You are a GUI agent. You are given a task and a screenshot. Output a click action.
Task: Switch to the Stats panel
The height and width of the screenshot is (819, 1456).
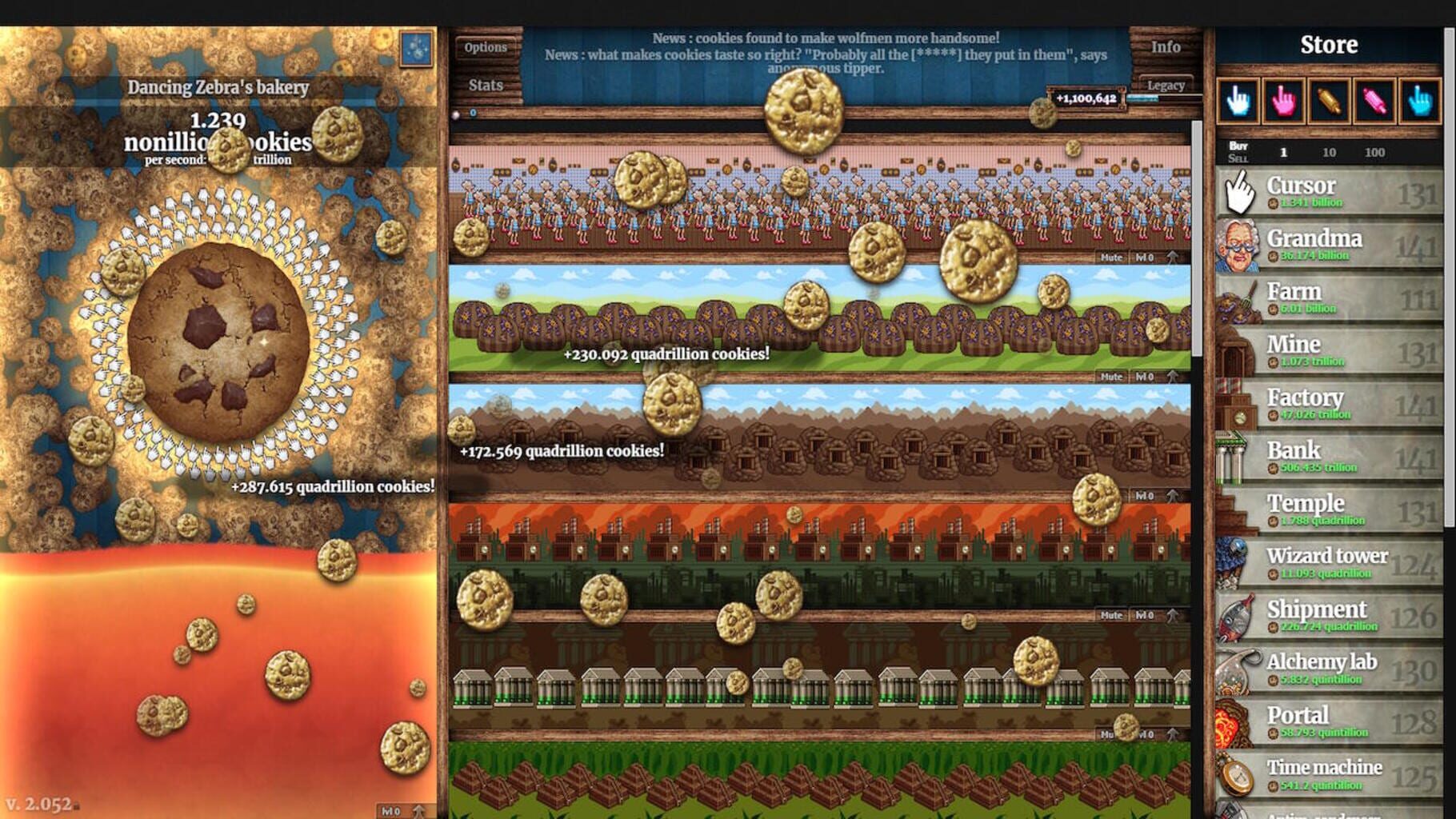[x=486, y=85]
